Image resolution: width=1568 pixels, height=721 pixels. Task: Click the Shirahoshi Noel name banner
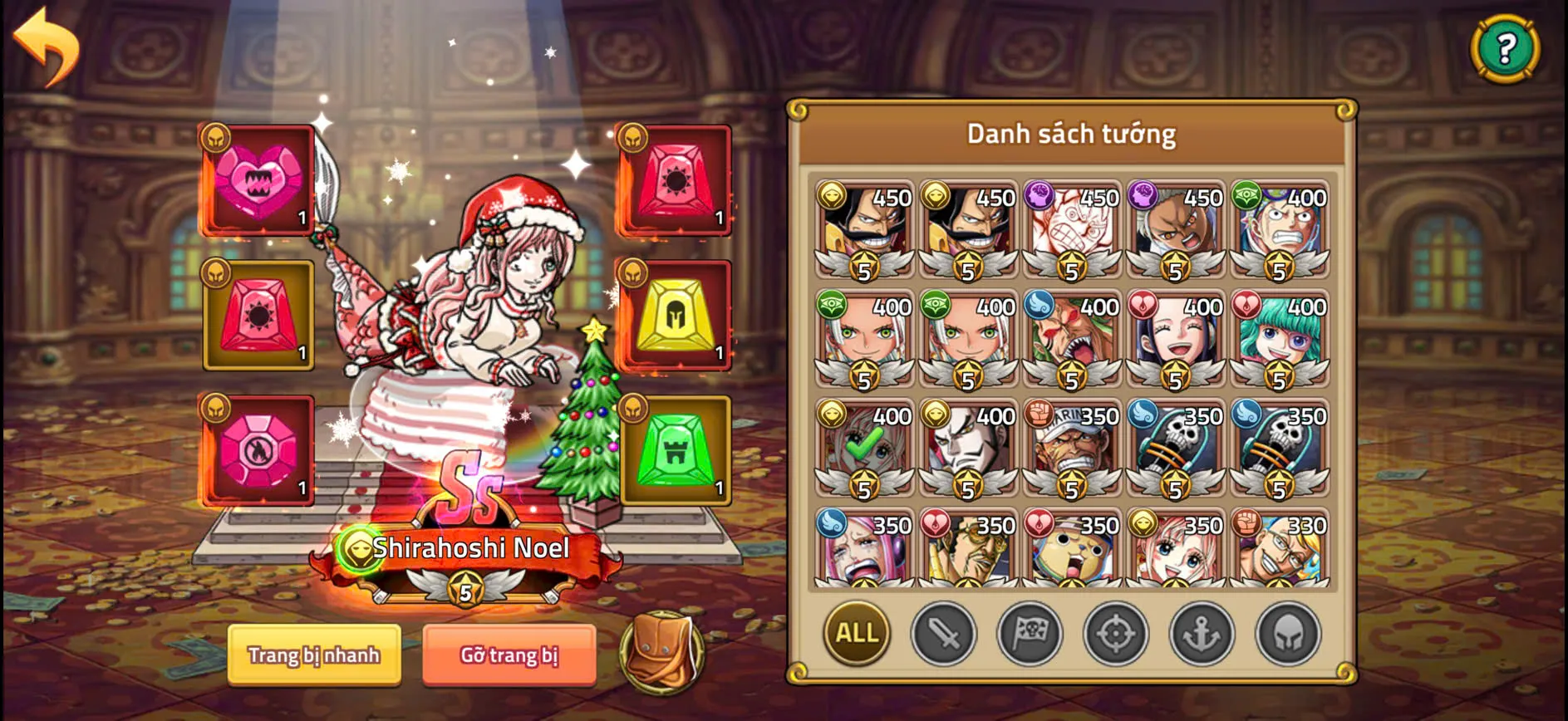[x=471, y=547]
